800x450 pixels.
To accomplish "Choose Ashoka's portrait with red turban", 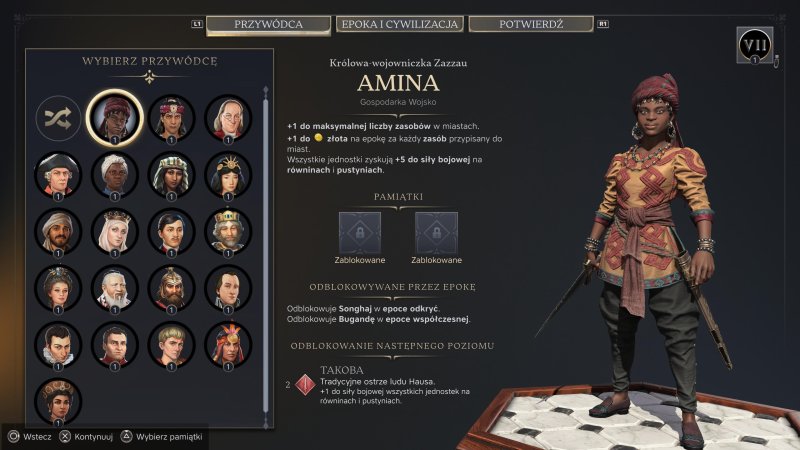I will click(170, 118).
